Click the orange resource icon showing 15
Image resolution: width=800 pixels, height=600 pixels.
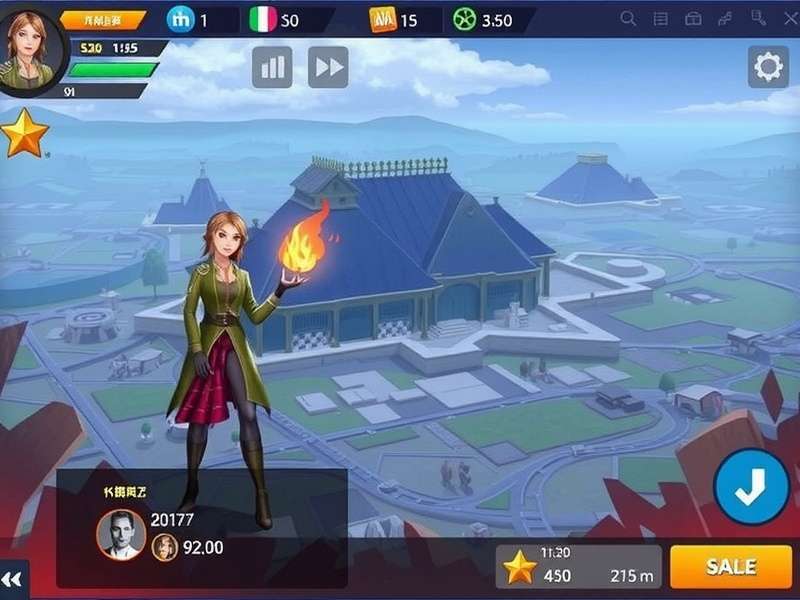coord(382,19)
